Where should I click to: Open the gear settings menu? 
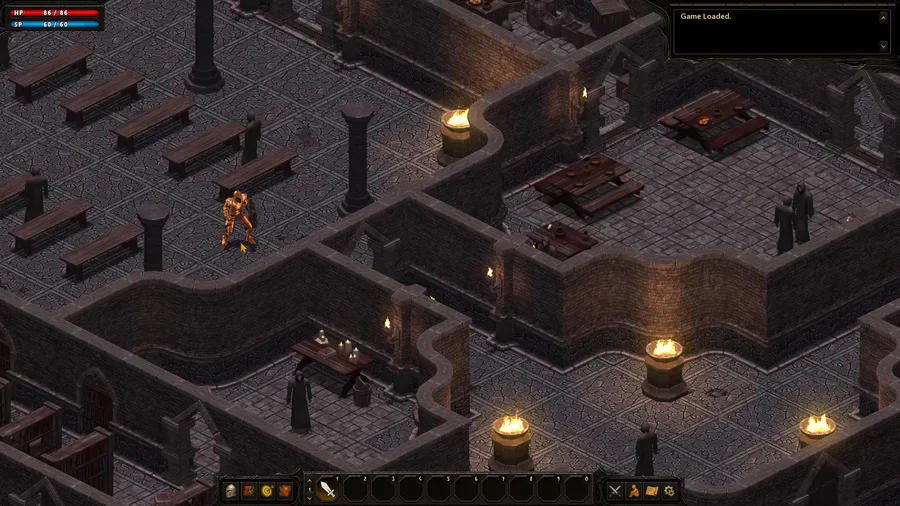click(670, 490)
